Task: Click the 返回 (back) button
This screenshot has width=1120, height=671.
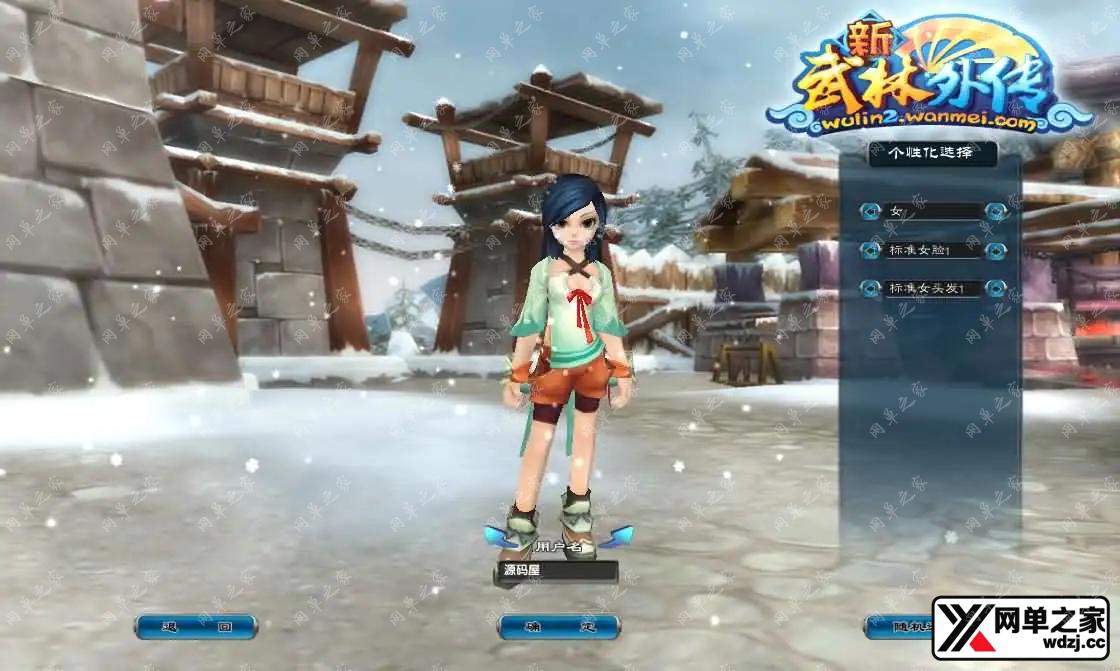Action: tap(196, 627)
